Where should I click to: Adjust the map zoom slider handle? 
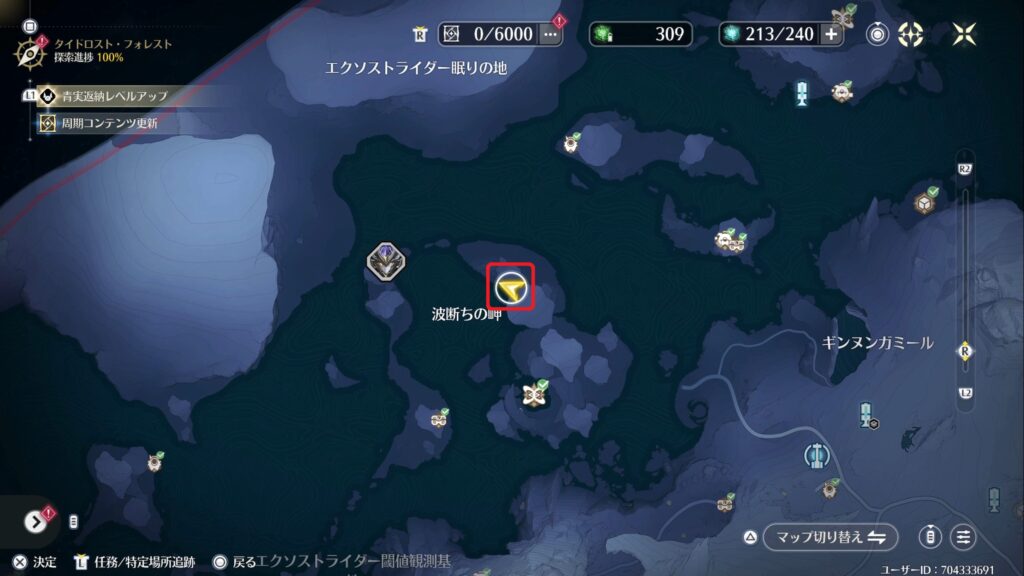(x=965, y=350)
